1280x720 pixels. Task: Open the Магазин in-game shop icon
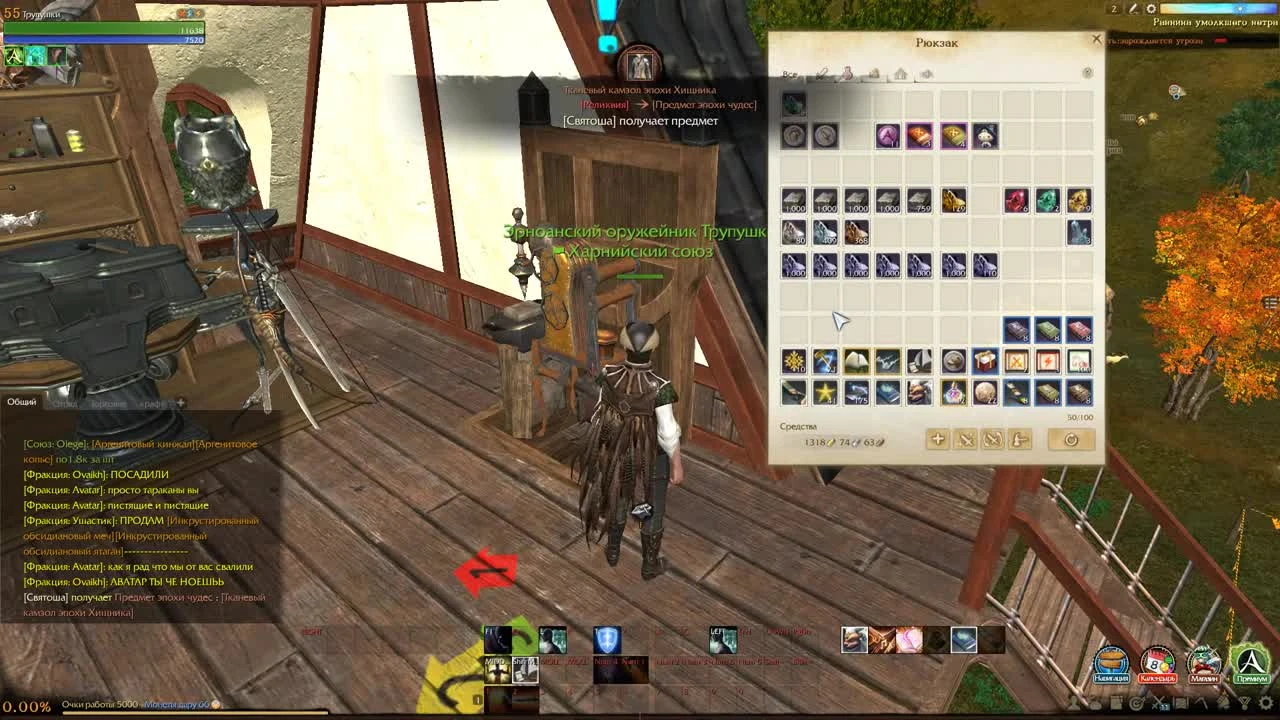1204,663
